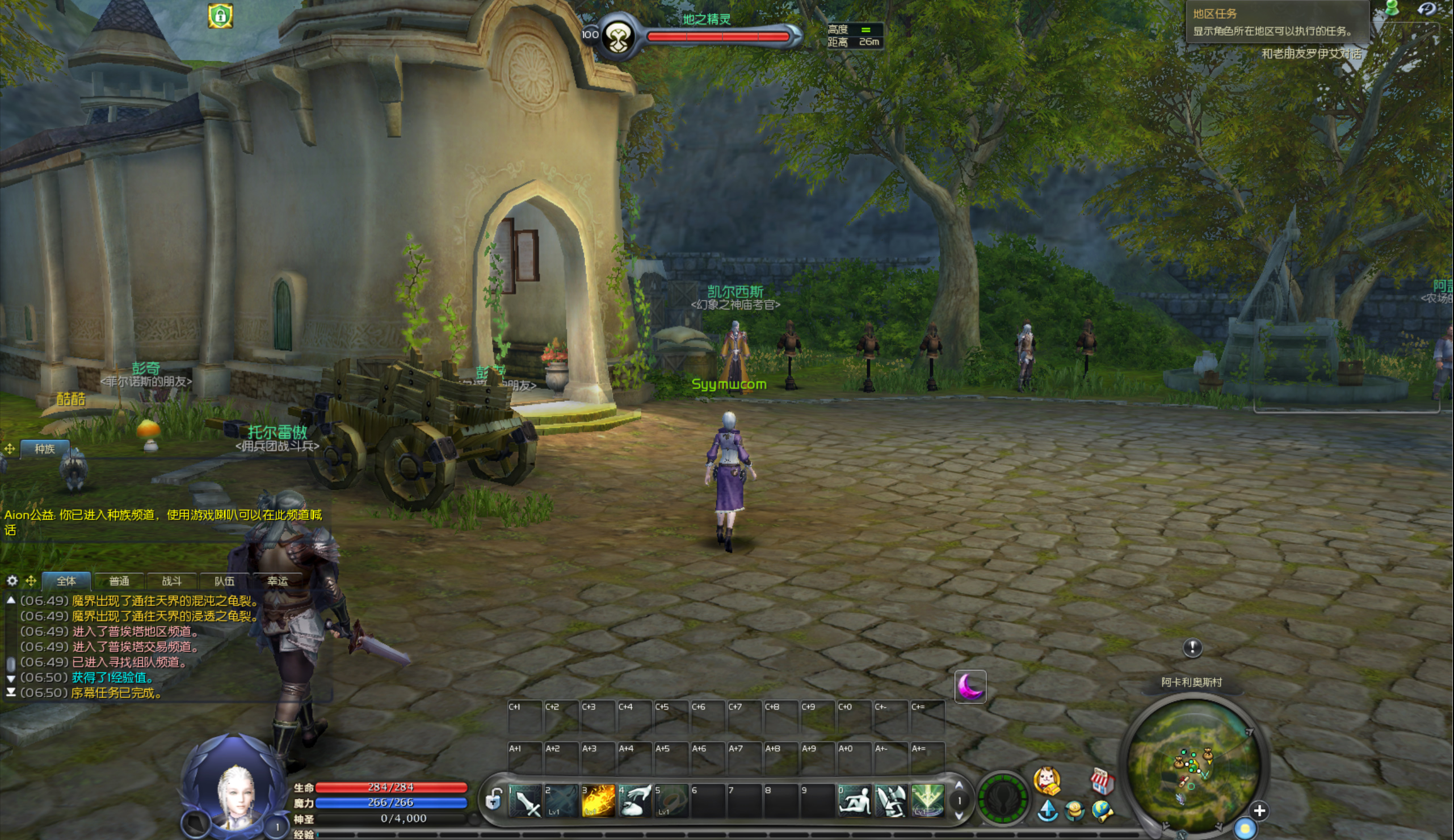This screenshot has width=1454, height=840.
Task: Open the cat mascot gold icon
Action: (1048, 780)
